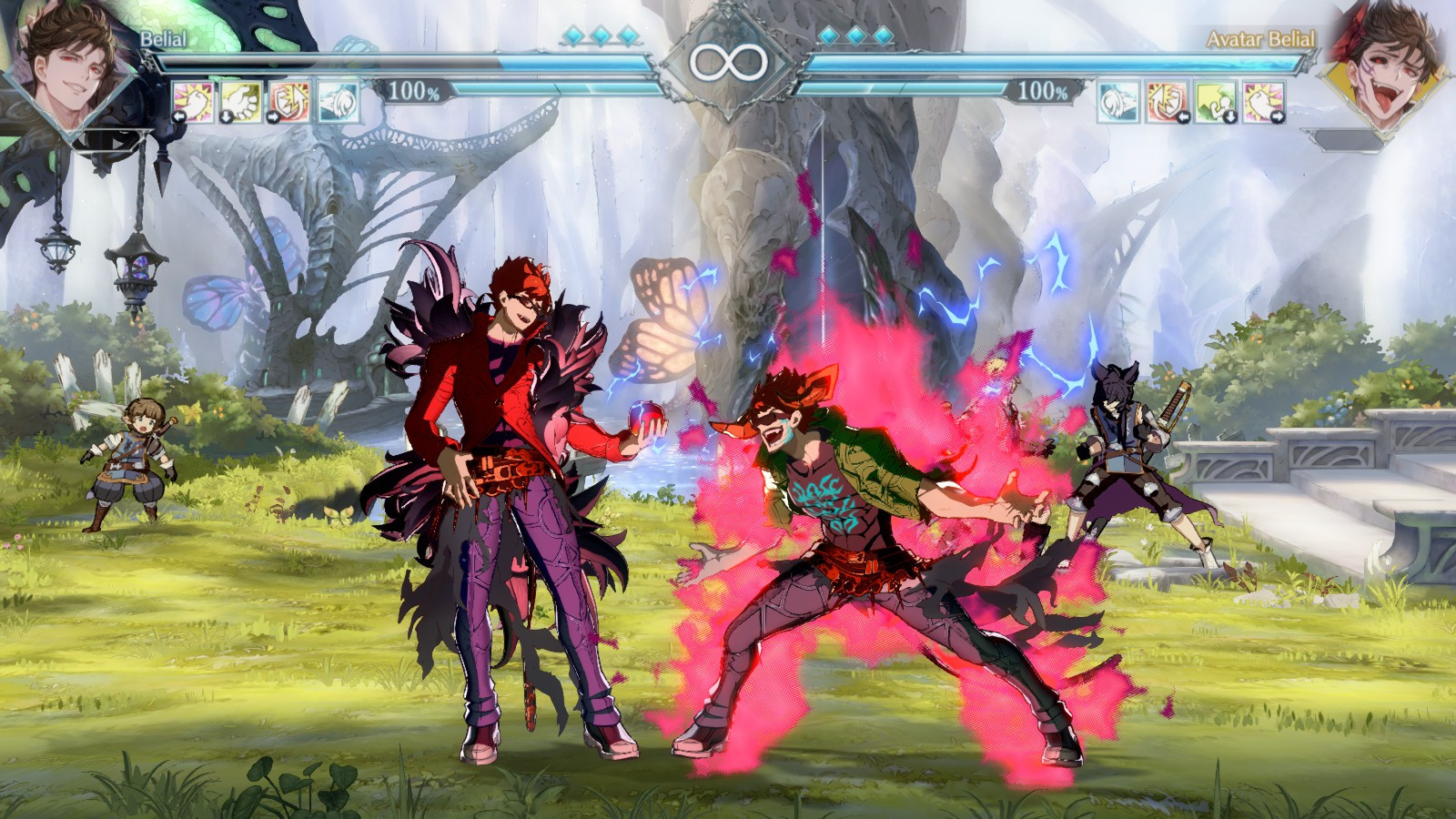Select Belial's yellow grab skill icon

pyautogui.click(x=239, y=102)
